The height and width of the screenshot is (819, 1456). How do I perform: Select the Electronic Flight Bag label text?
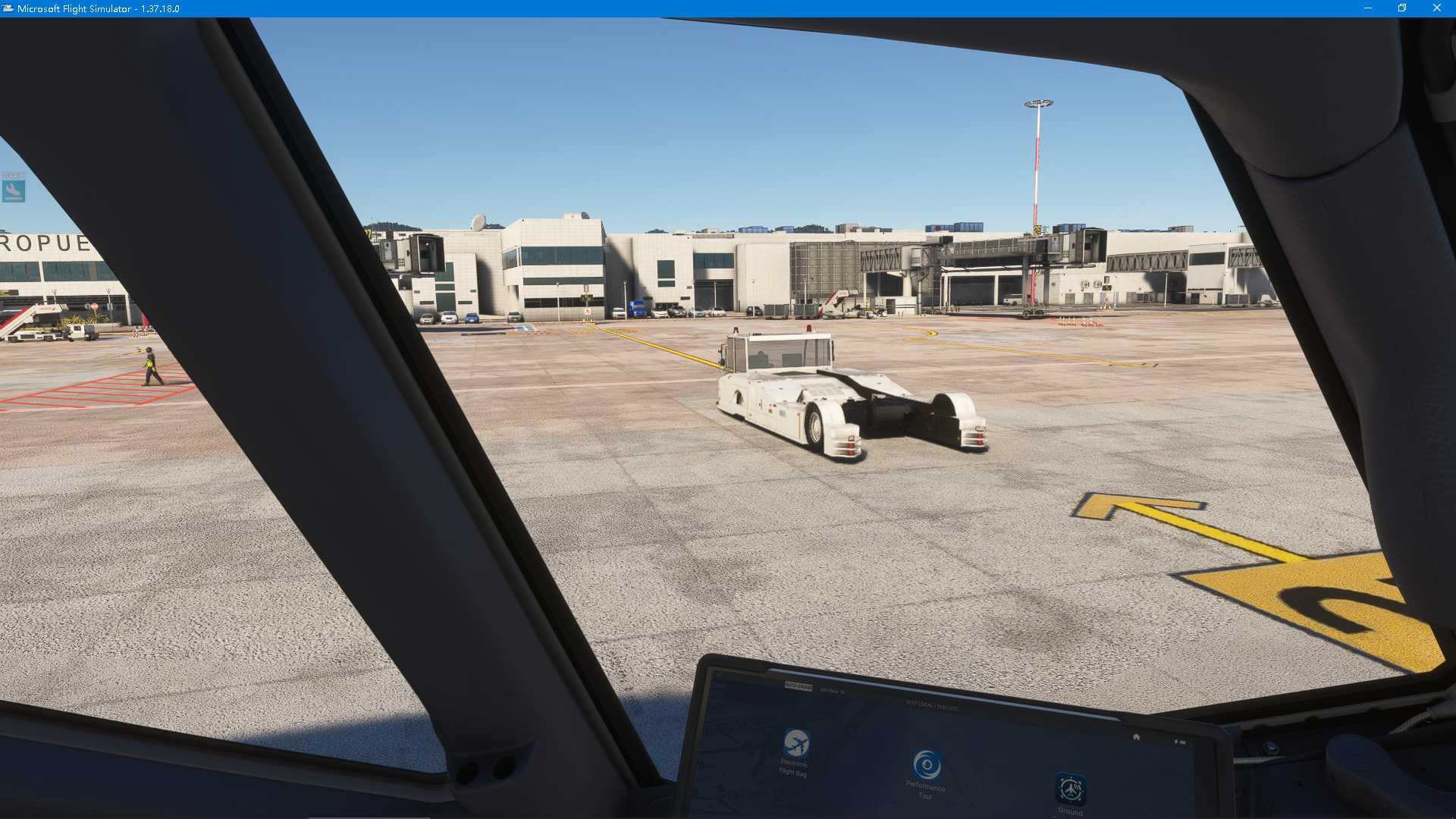793,768
